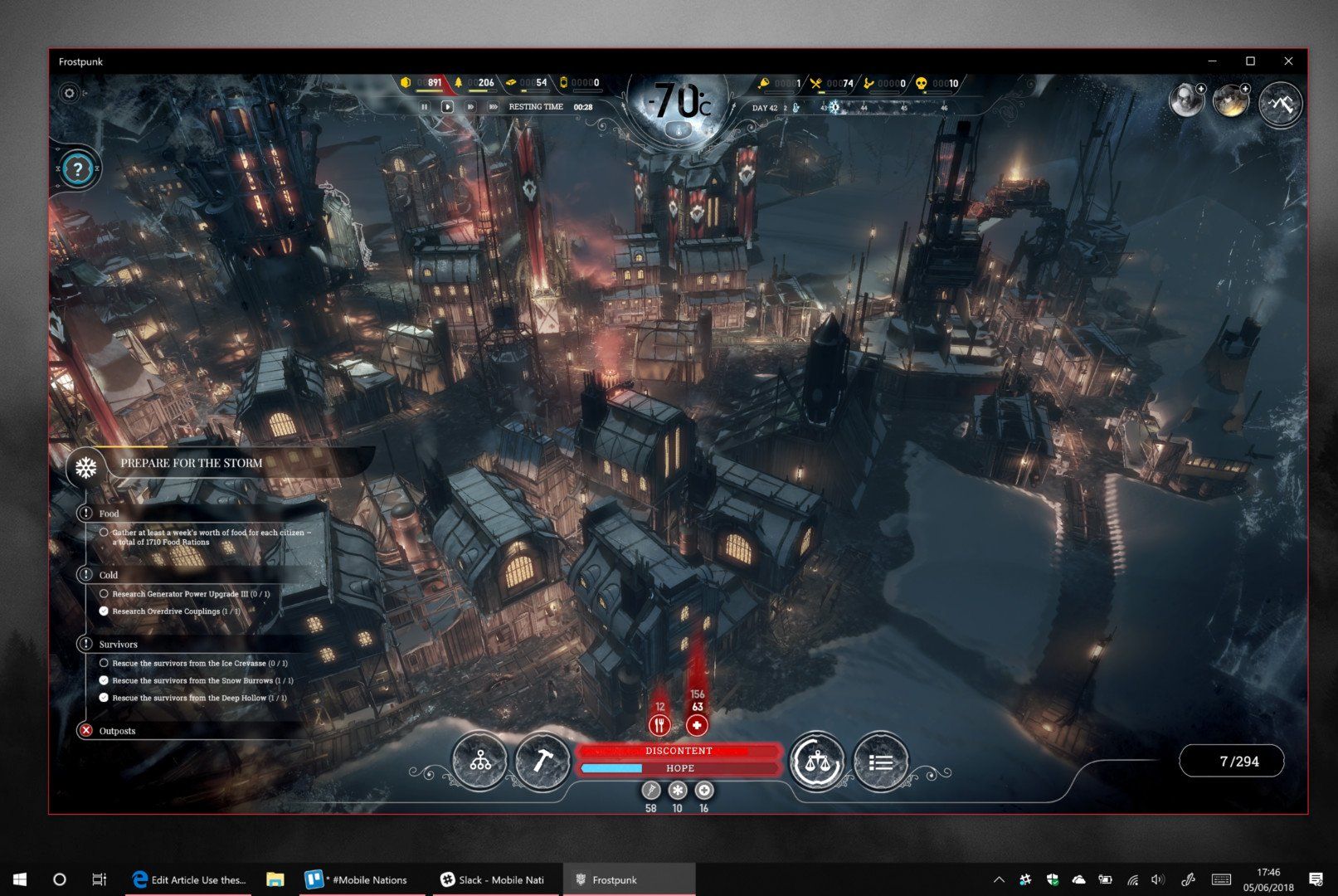1338x896 pixels.
Task: Click the medical cross warning icon
Action: (x=697, y=723)
